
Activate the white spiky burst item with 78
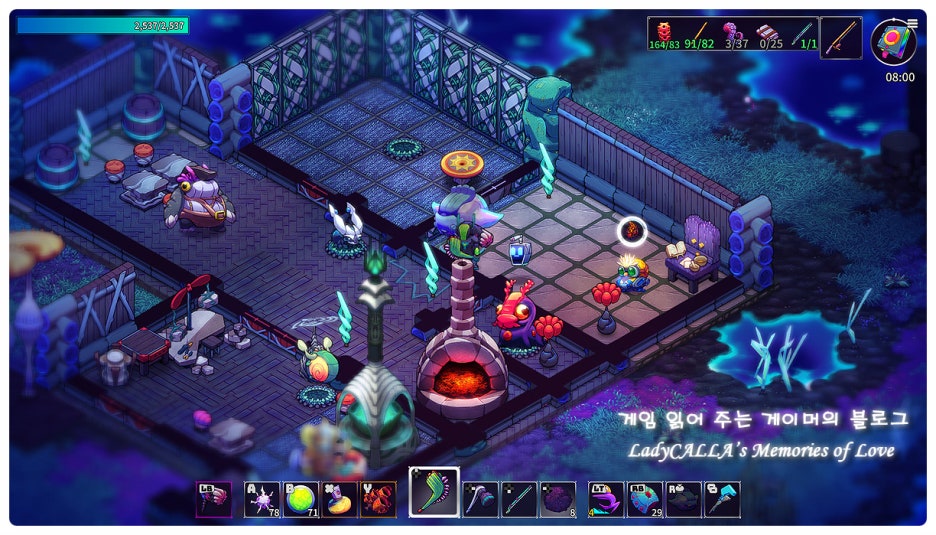point(262,498)
